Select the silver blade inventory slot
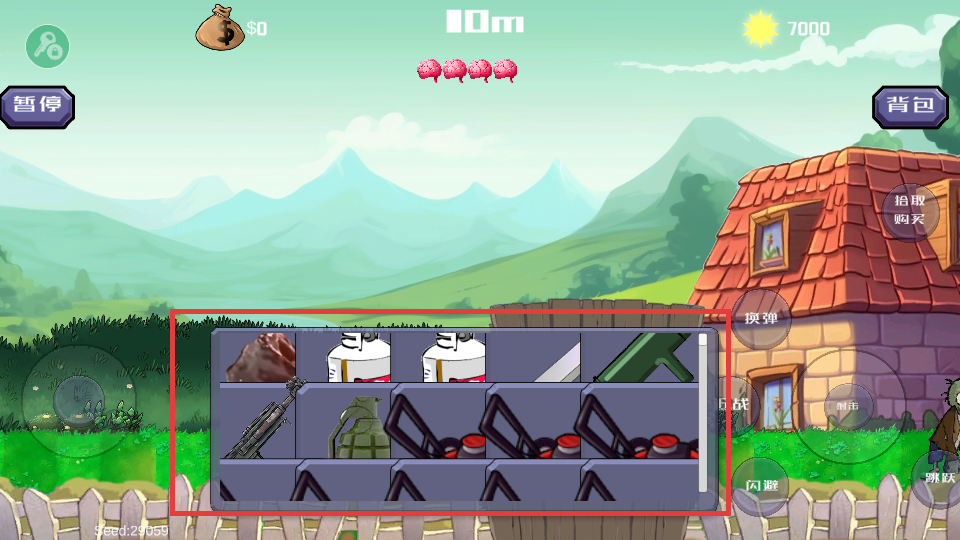The width and height of the screenshot is (960, 540). click(546, 358)
